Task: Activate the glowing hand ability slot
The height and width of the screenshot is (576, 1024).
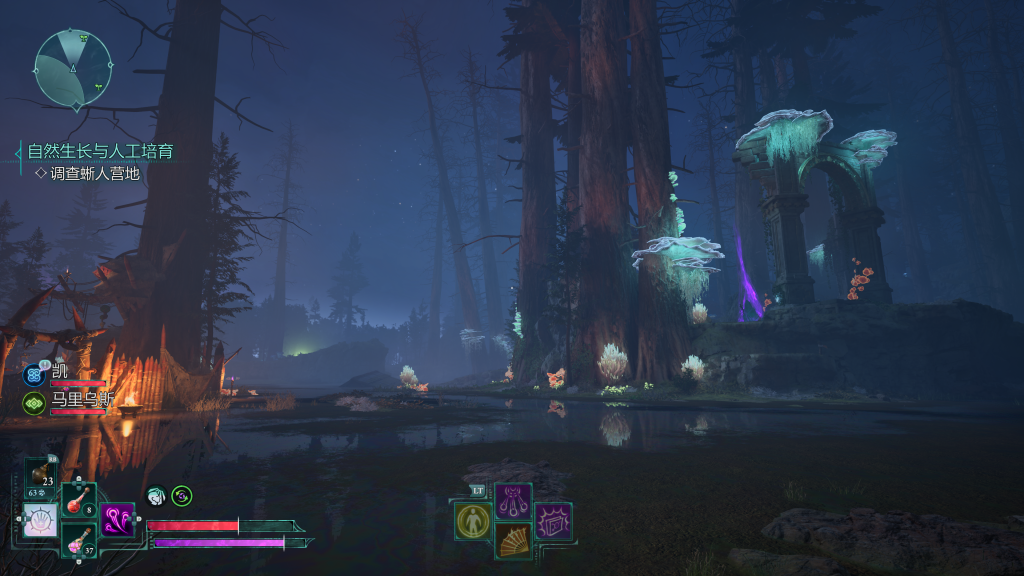Action: coord(40,520)
